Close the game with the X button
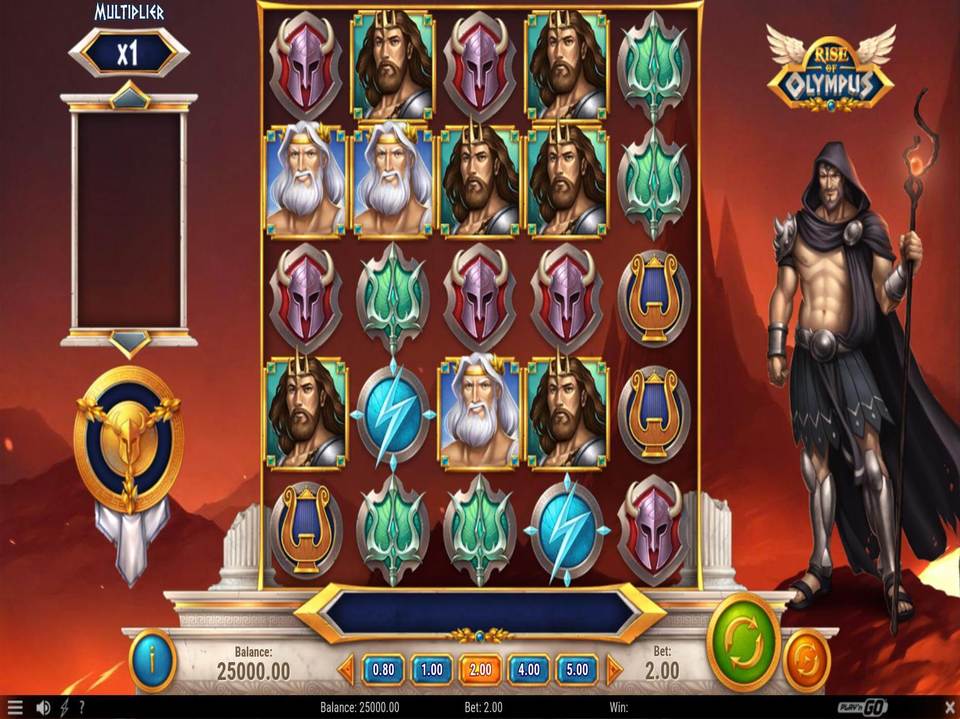 click(x=948, y=708)
